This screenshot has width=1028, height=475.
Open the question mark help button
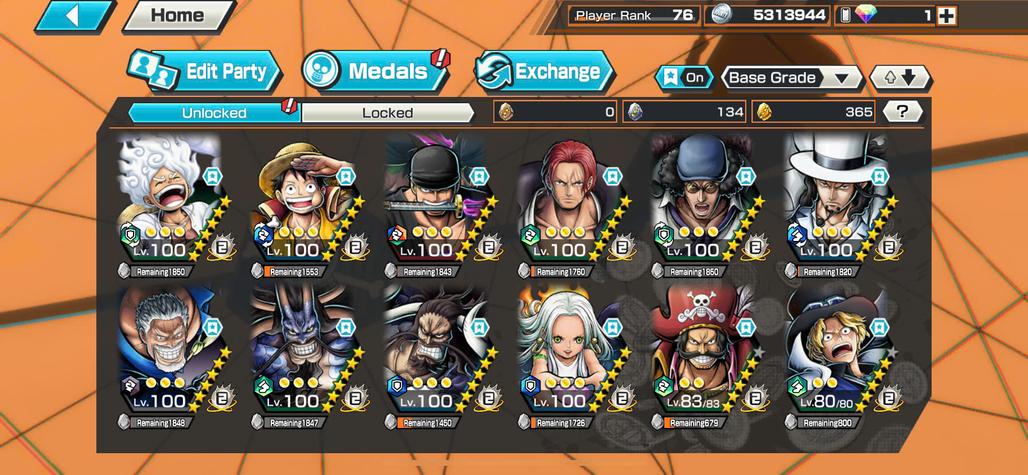click(902, 112)
